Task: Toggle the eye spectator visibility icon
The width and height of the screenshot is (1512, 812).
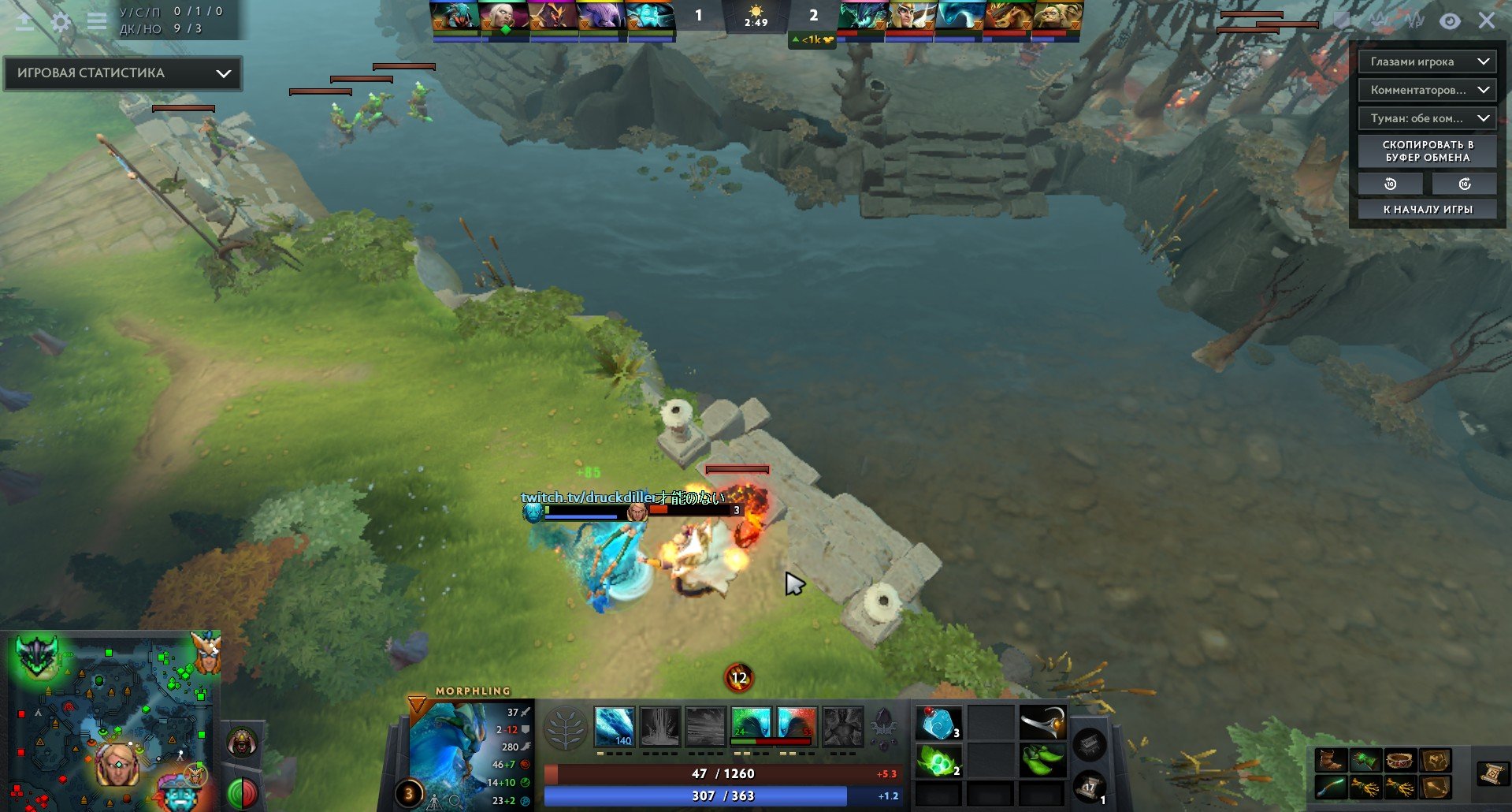Action: pyautogui.click(x=1450, y=21)
